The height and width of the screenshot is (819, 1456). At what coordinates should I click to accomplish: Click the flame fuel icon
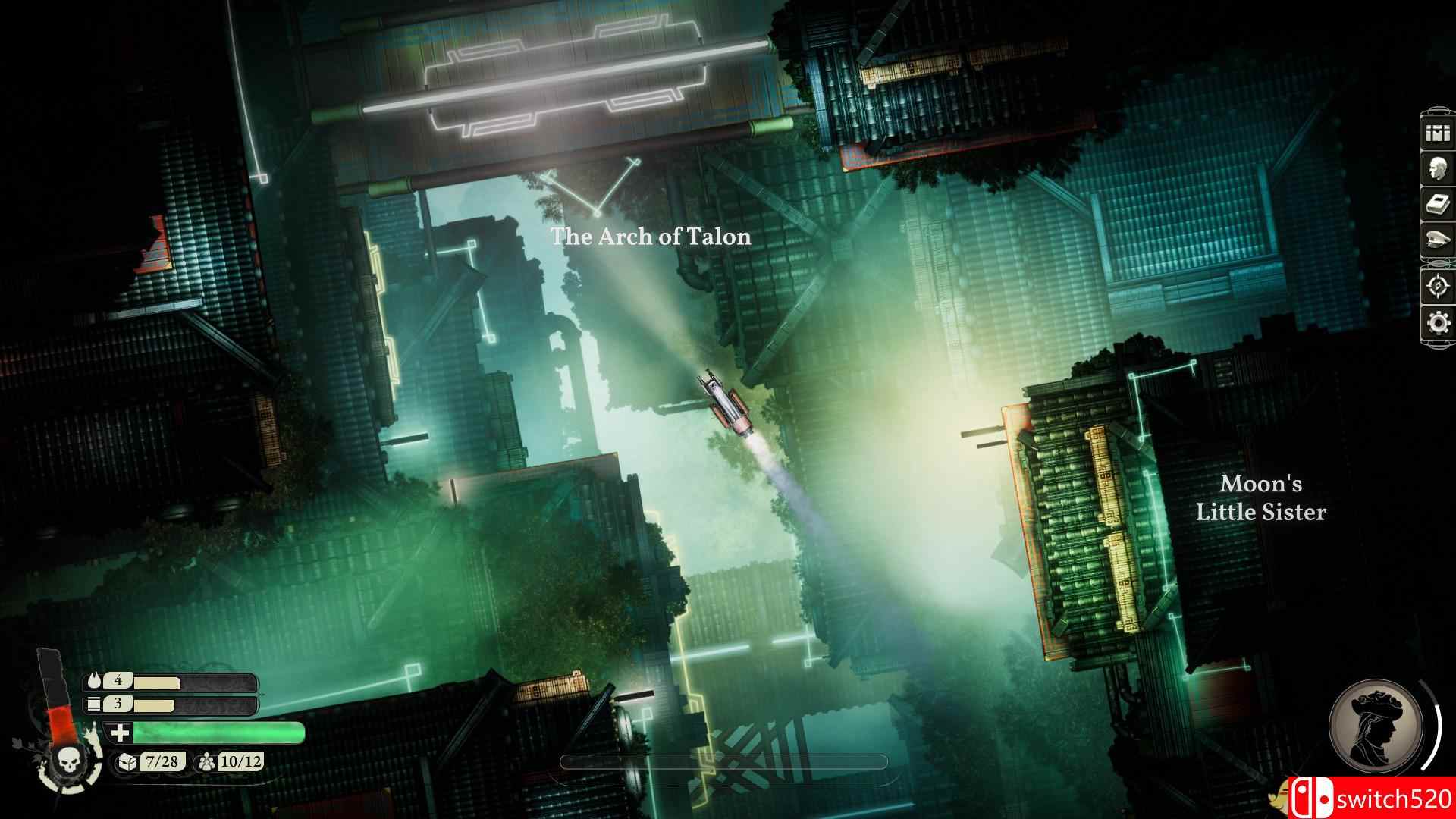(x=94, y=680)
